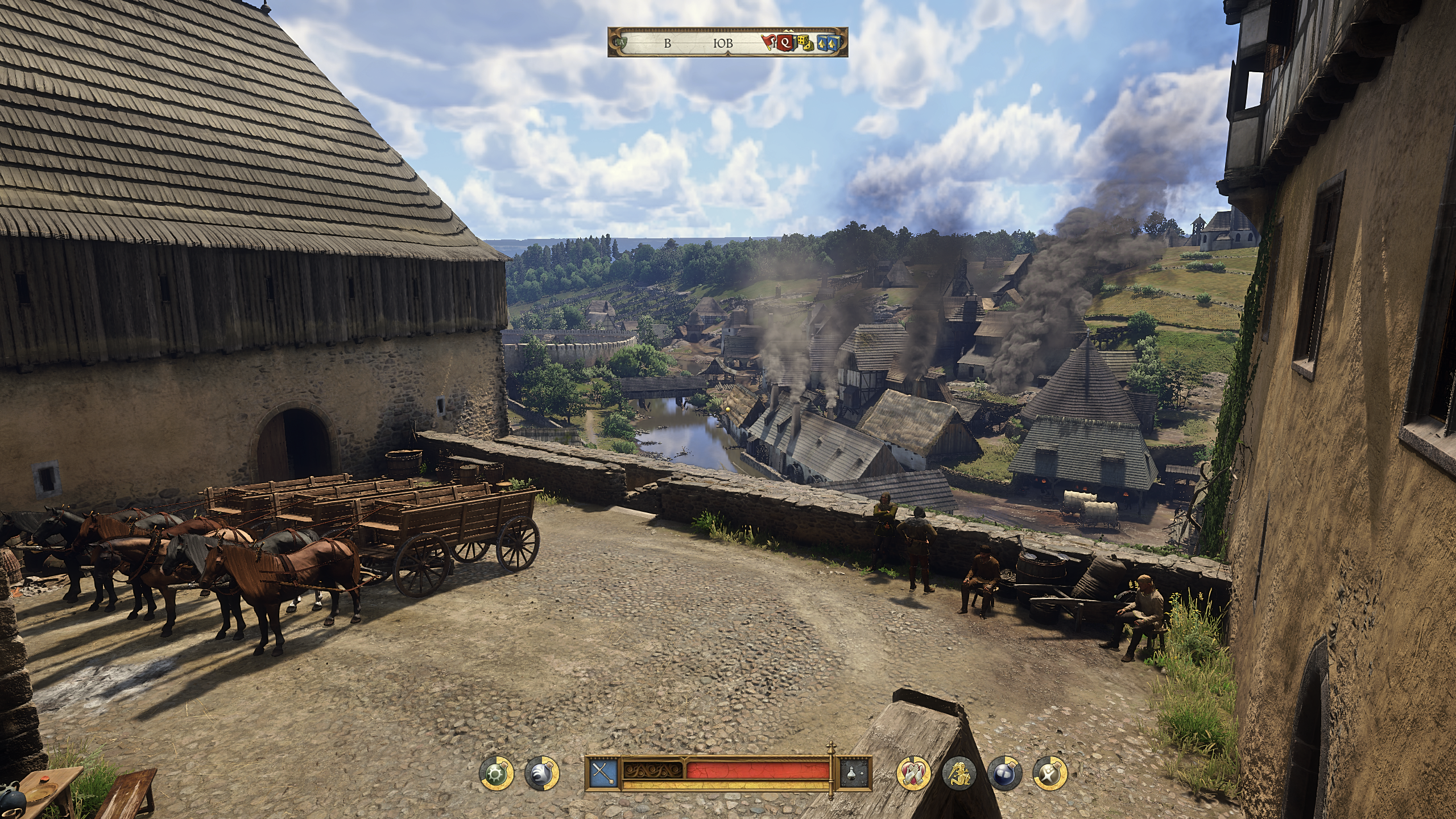This screenshot has width=1456, height=819.
Task: Open the crossed weapons slot on blue
Action: coord(602,773)
